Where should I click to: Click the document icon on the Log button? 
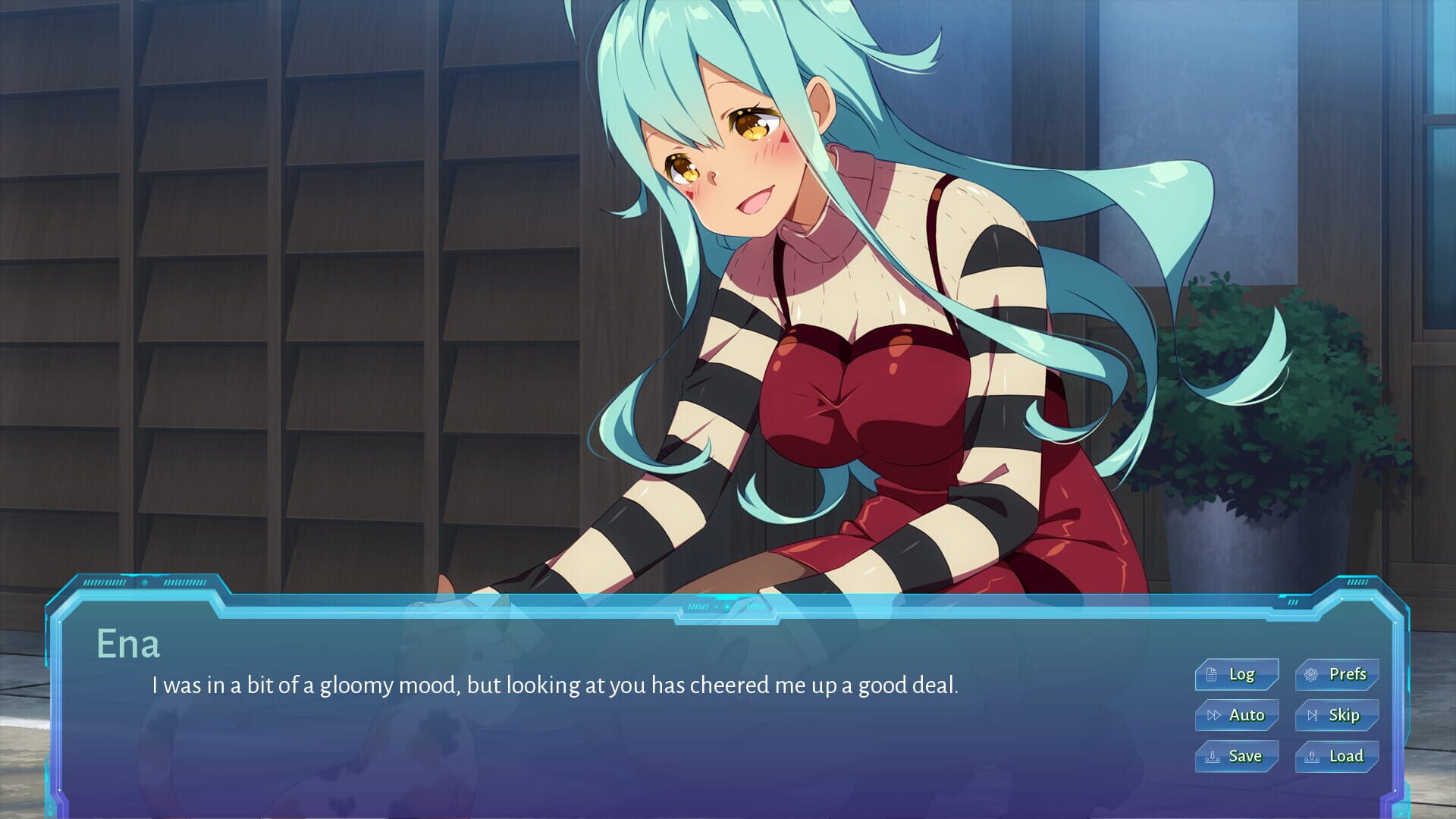(1212, 675)
